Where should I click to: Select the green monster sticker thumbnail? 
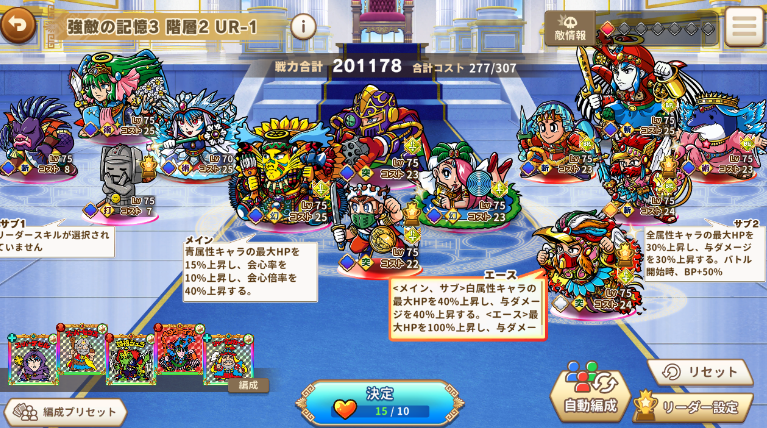coord(130,360)
